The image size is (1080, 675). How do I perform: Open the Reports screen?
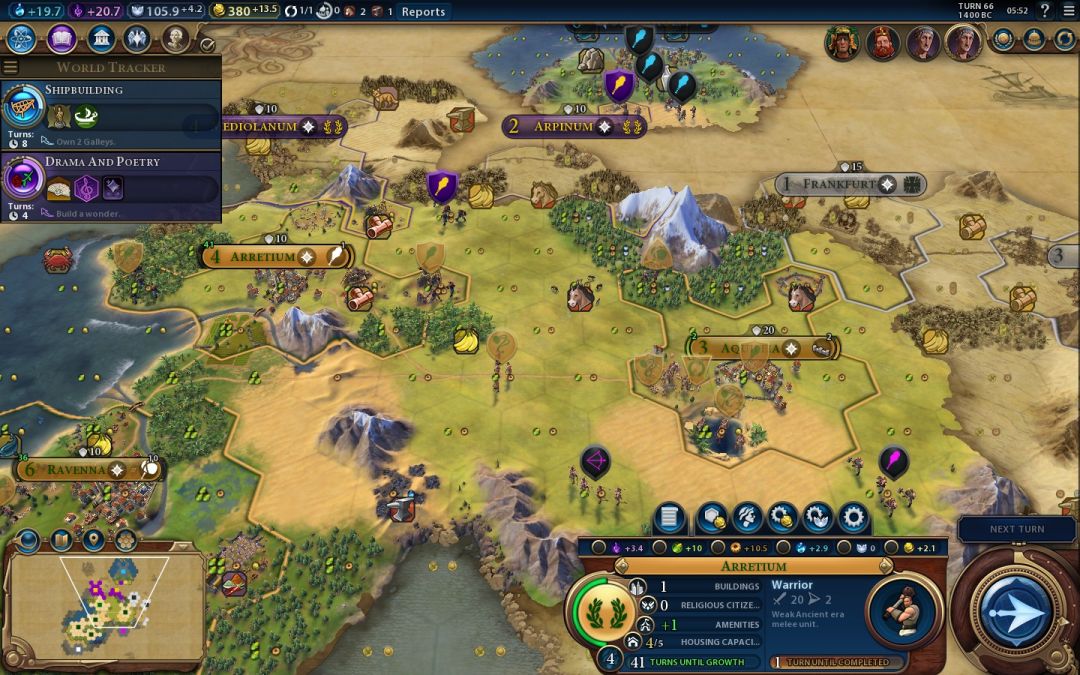423,12
